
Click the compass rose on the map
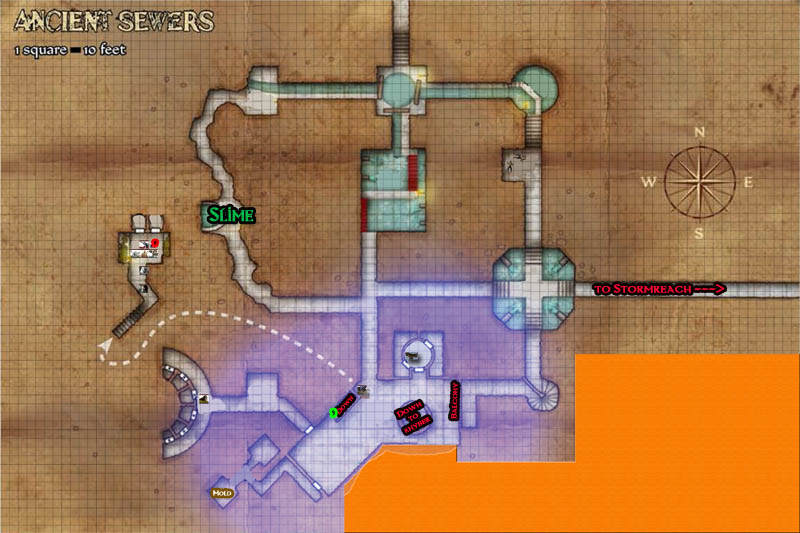click(701, 181)
